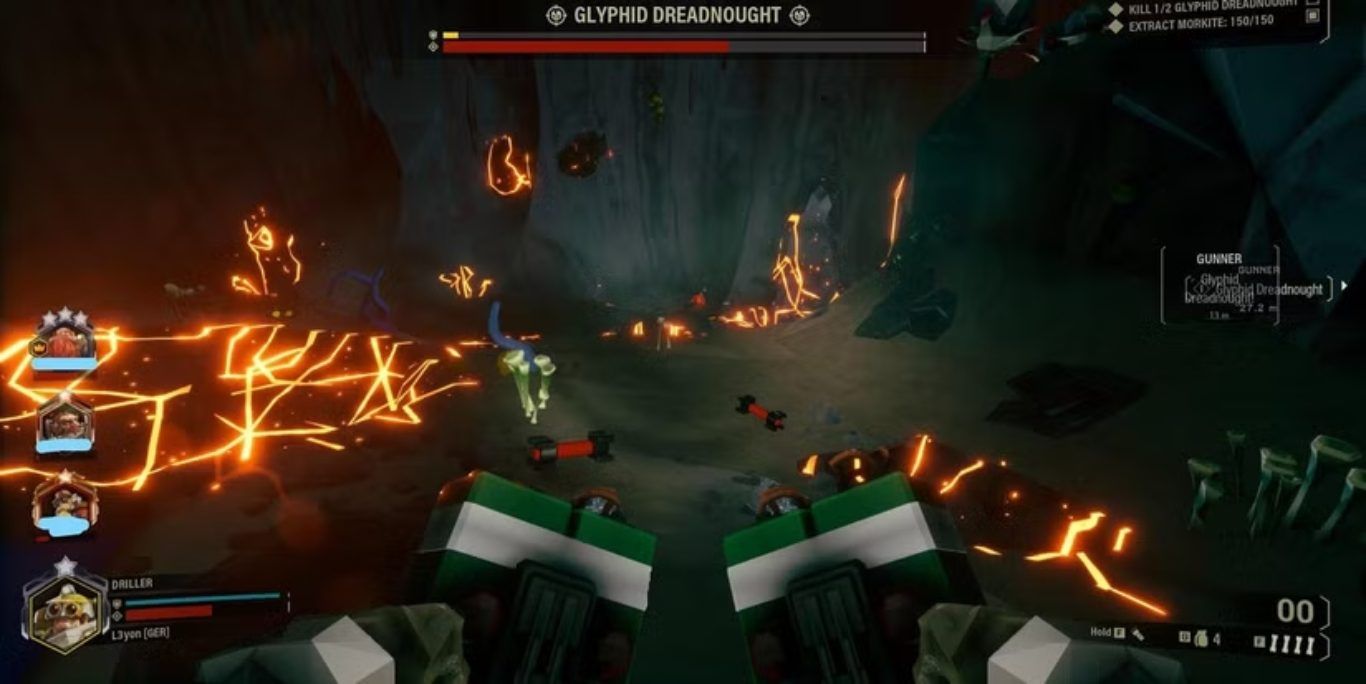This screenshot has height=684, width=1366.
Task: Open the Extract Morkite objective entry
Action: coord(1201,23)
